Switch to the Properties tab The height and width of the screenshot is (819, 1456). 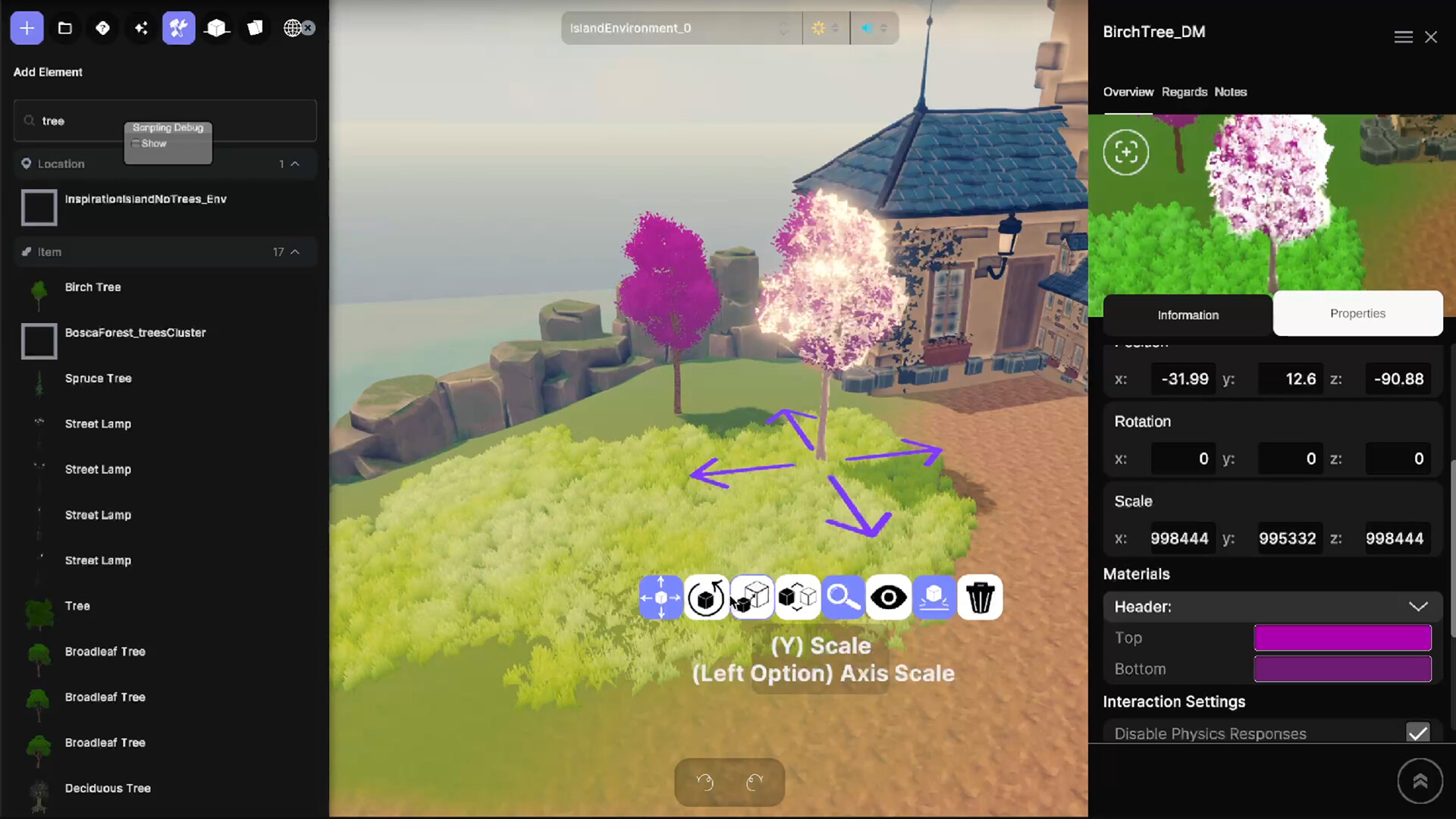click(1357, 313)
